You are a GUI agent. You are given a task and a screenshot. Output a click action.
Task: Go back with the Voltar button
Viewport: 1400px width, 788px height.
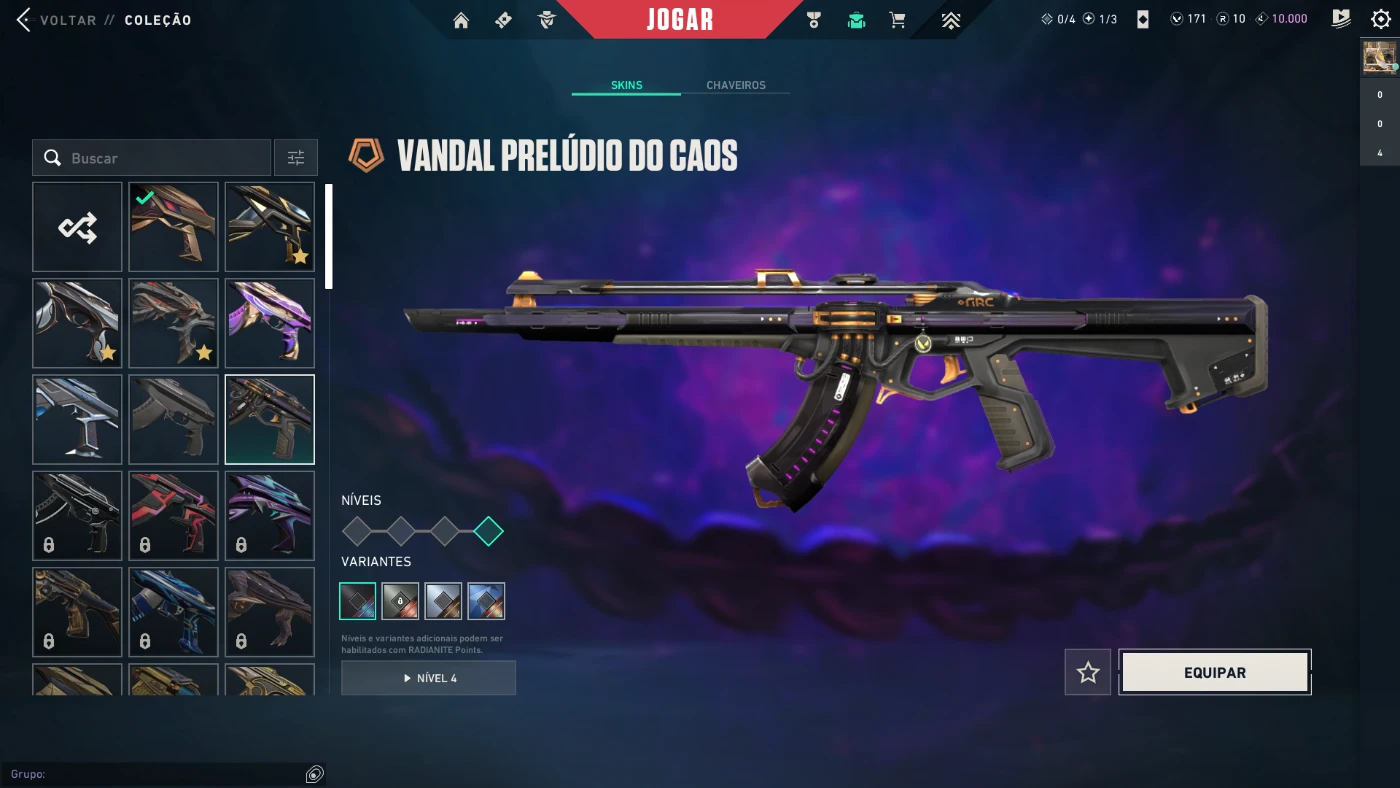[x=60, y=20]
